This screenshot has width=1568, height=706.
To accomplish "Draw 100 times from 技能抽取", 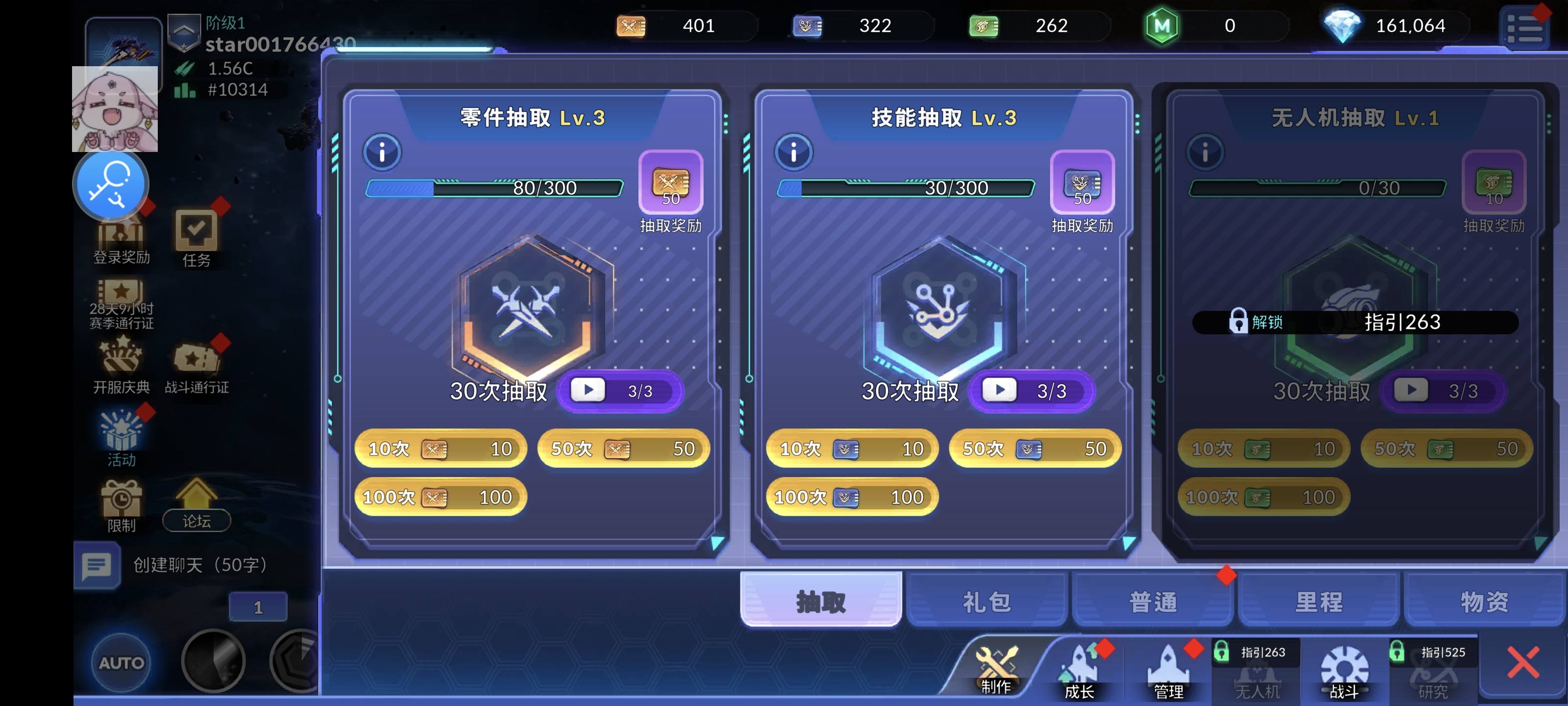I will point(852,497).
